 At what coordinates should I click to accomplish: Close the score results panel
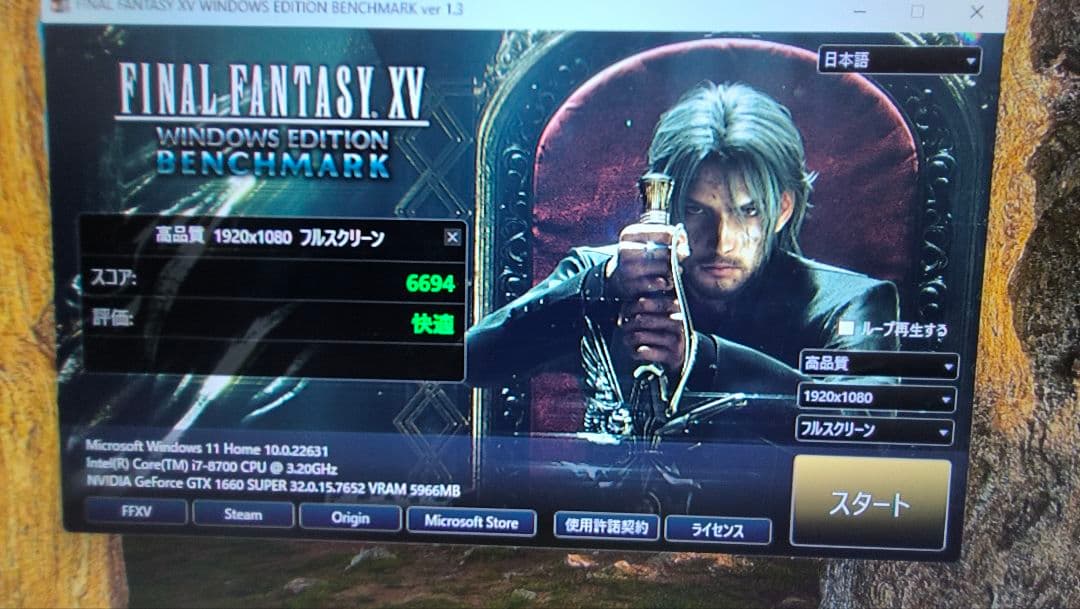point(452,237)
